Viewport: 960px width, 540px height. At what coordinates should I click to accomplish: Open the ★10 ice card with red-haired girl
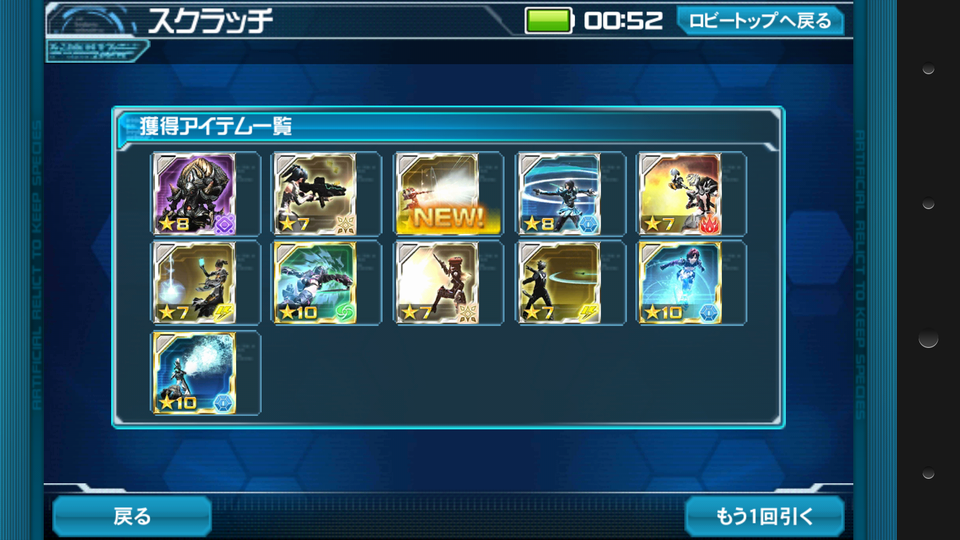(x=679, y=283)
